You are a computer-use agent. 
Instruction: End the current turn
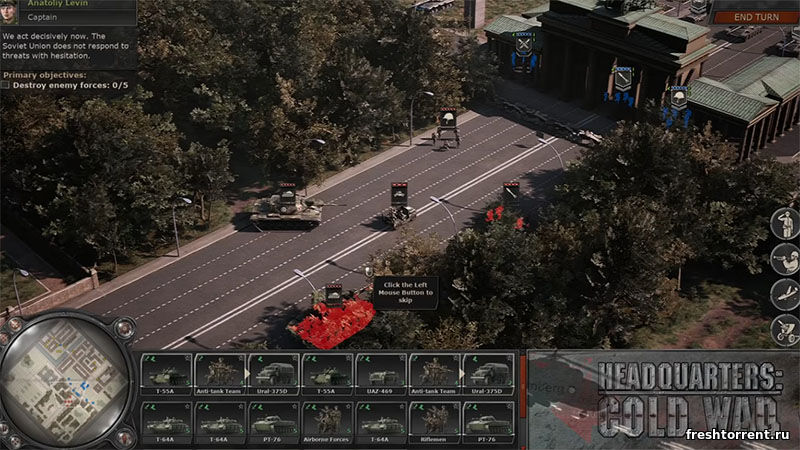tap(758, 17)
